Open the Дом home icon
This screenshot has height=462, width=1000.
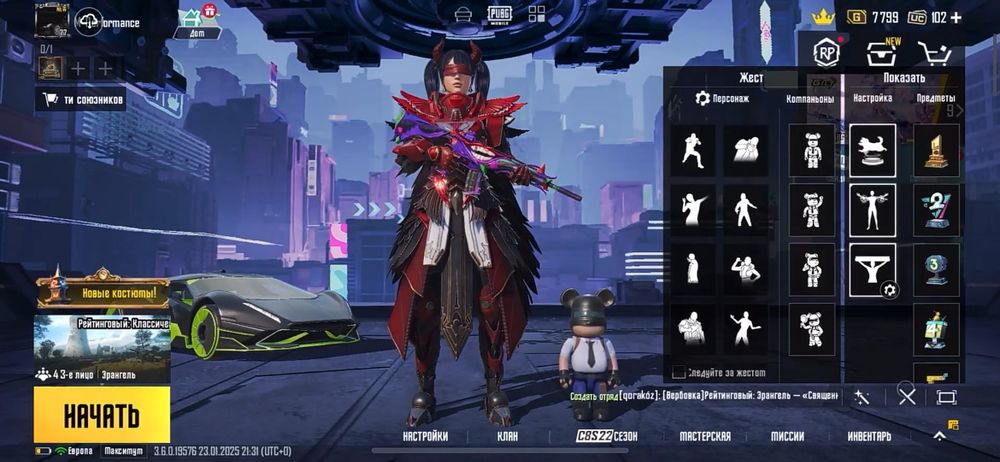[x=197, y=22]
